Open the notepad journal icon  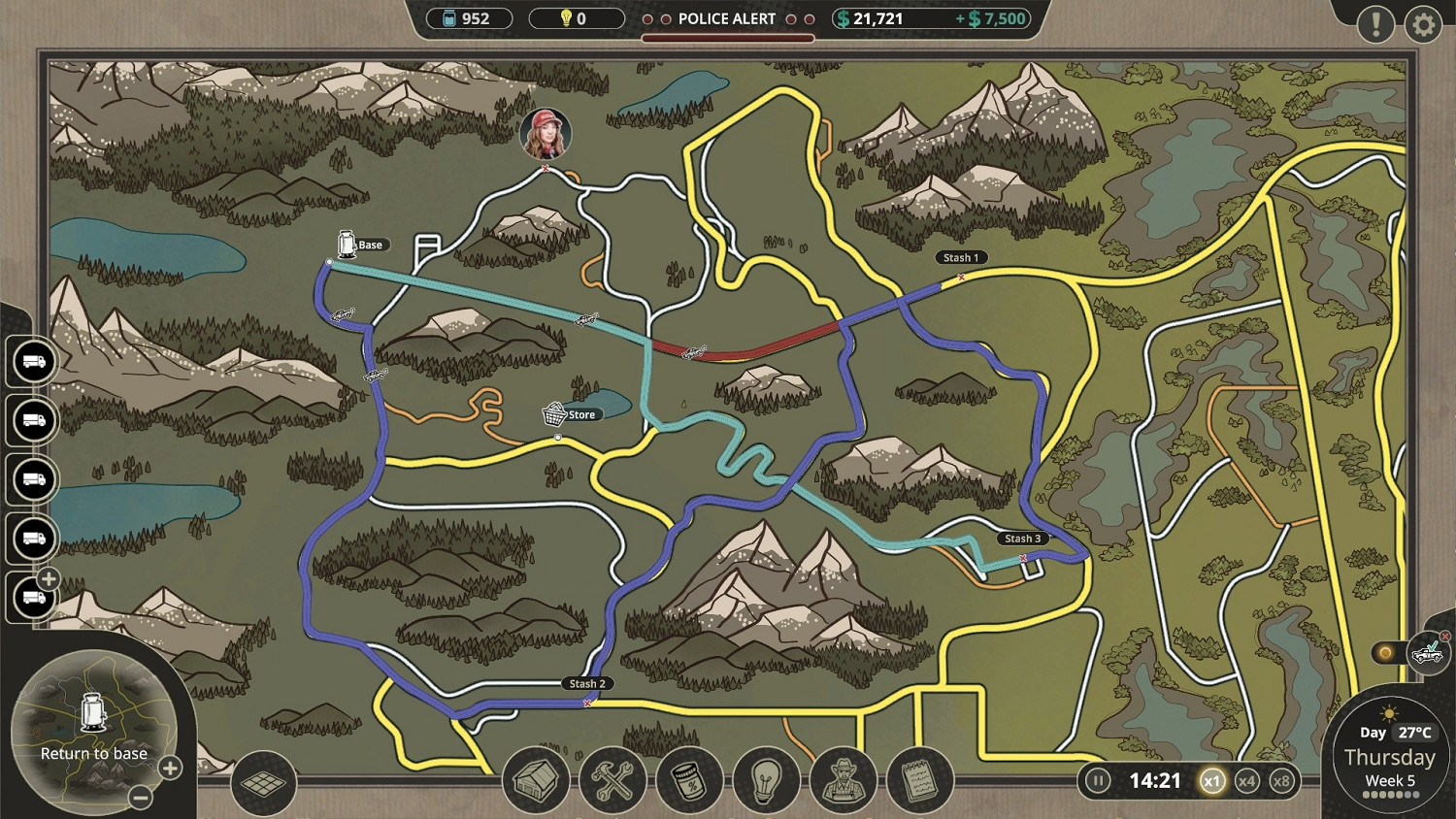tap(919, 780)
